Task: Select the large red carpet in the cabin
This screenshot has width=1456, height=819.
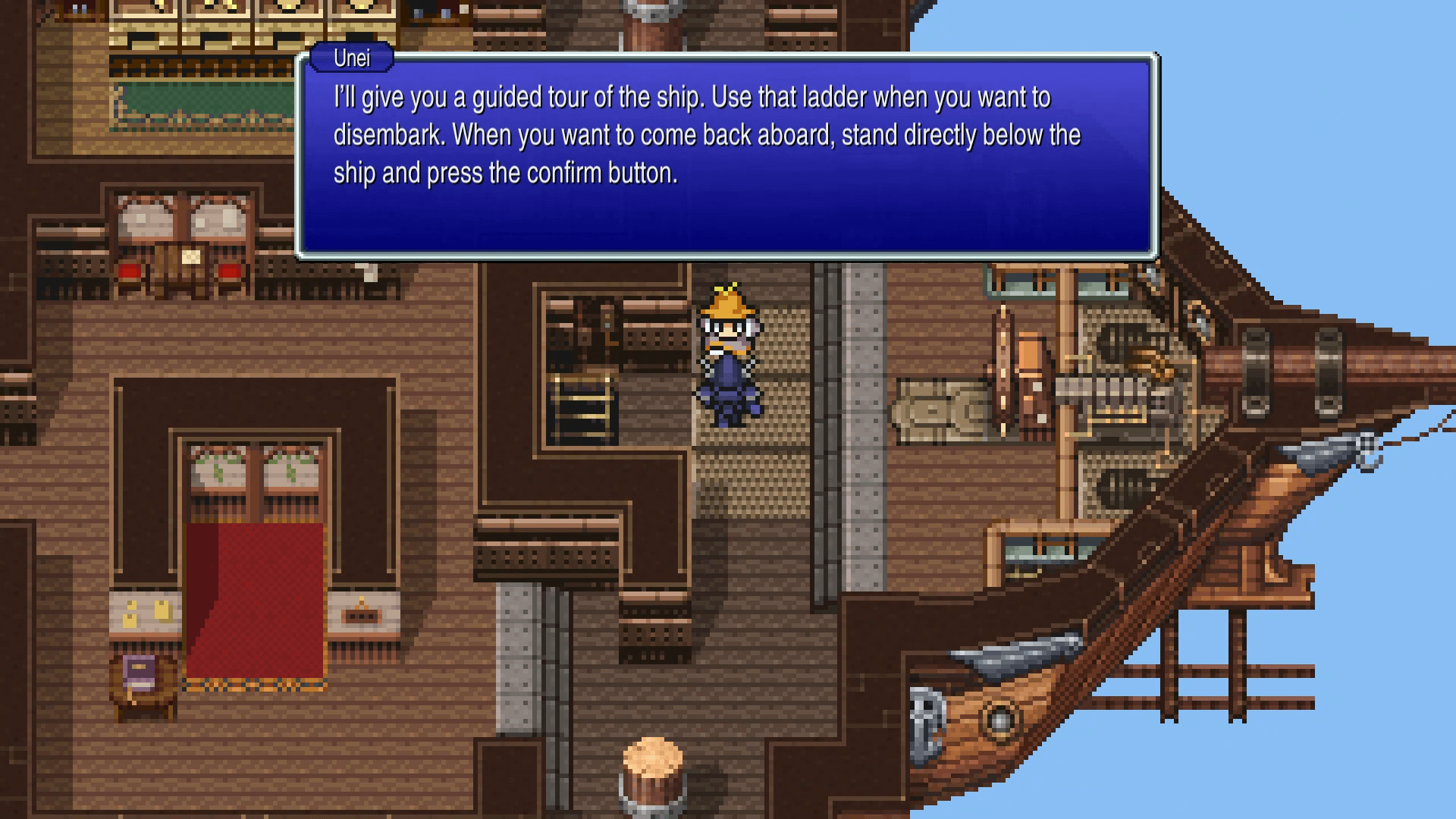Action: coord(250,599)
